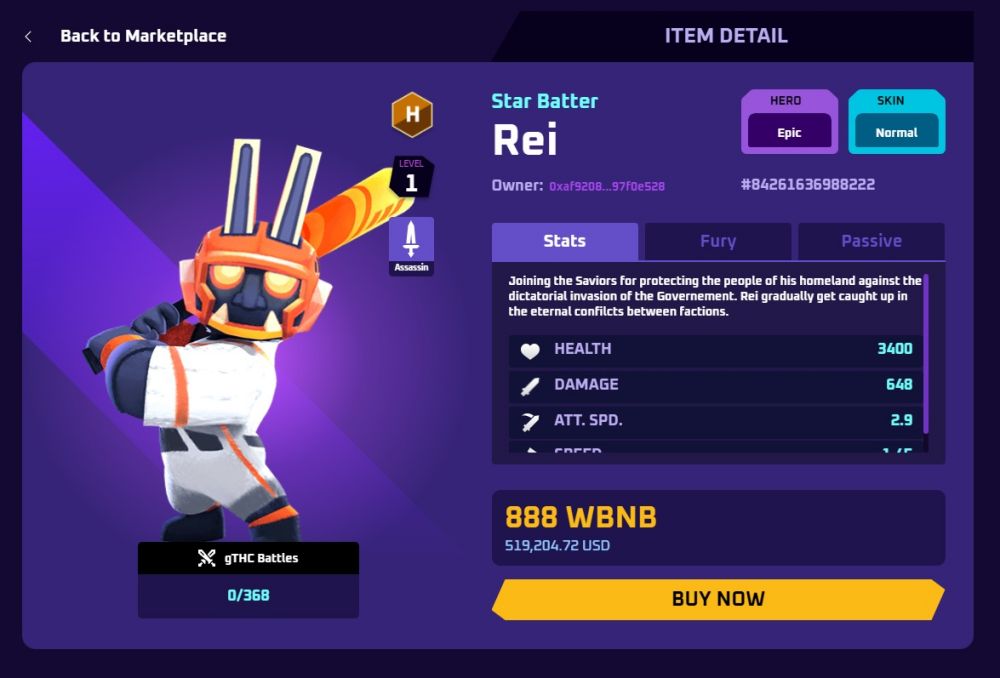Select the Stats tab

[564, 241]
